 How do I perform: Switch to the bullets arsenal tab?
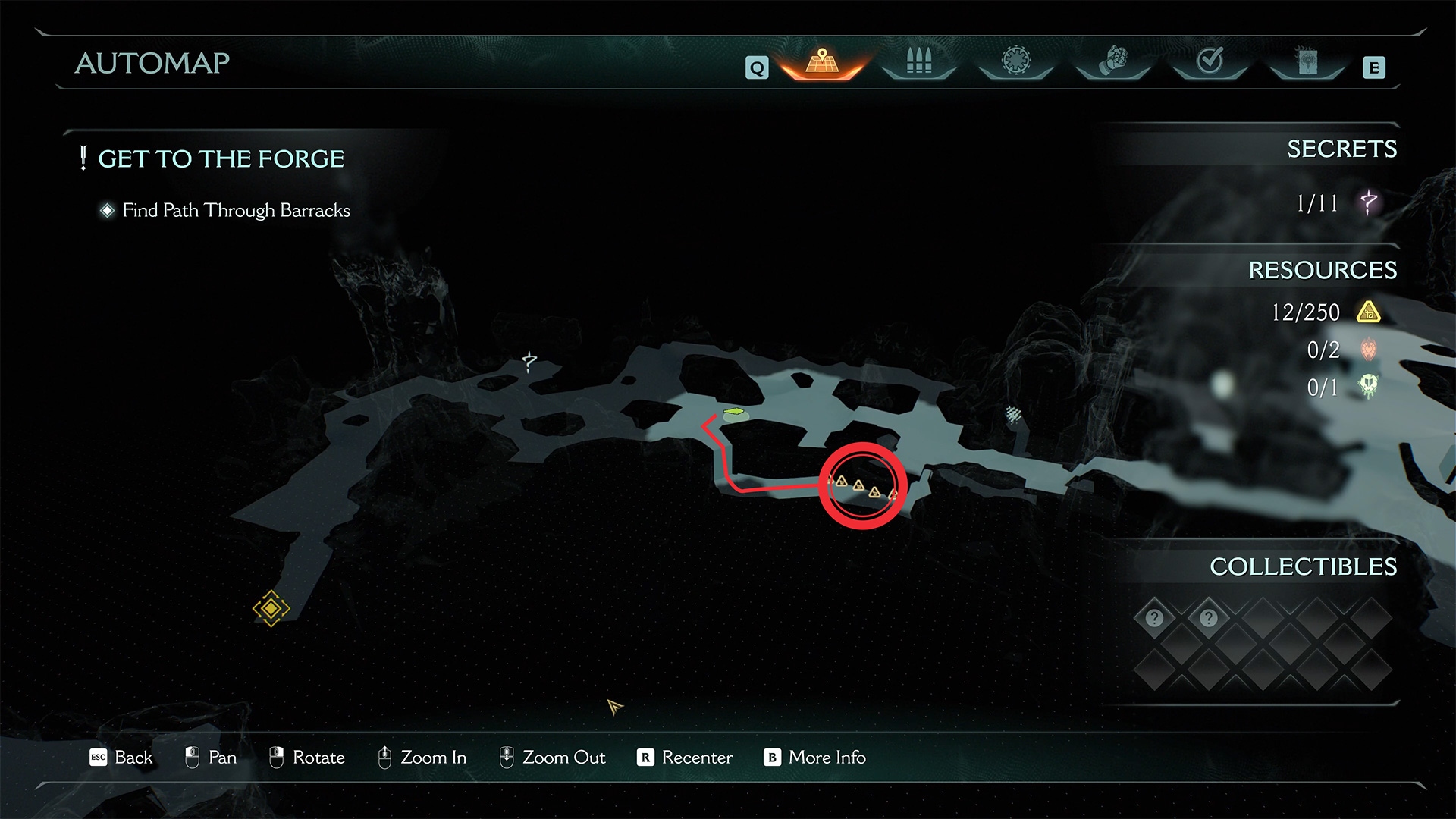[x=918, y=61]
